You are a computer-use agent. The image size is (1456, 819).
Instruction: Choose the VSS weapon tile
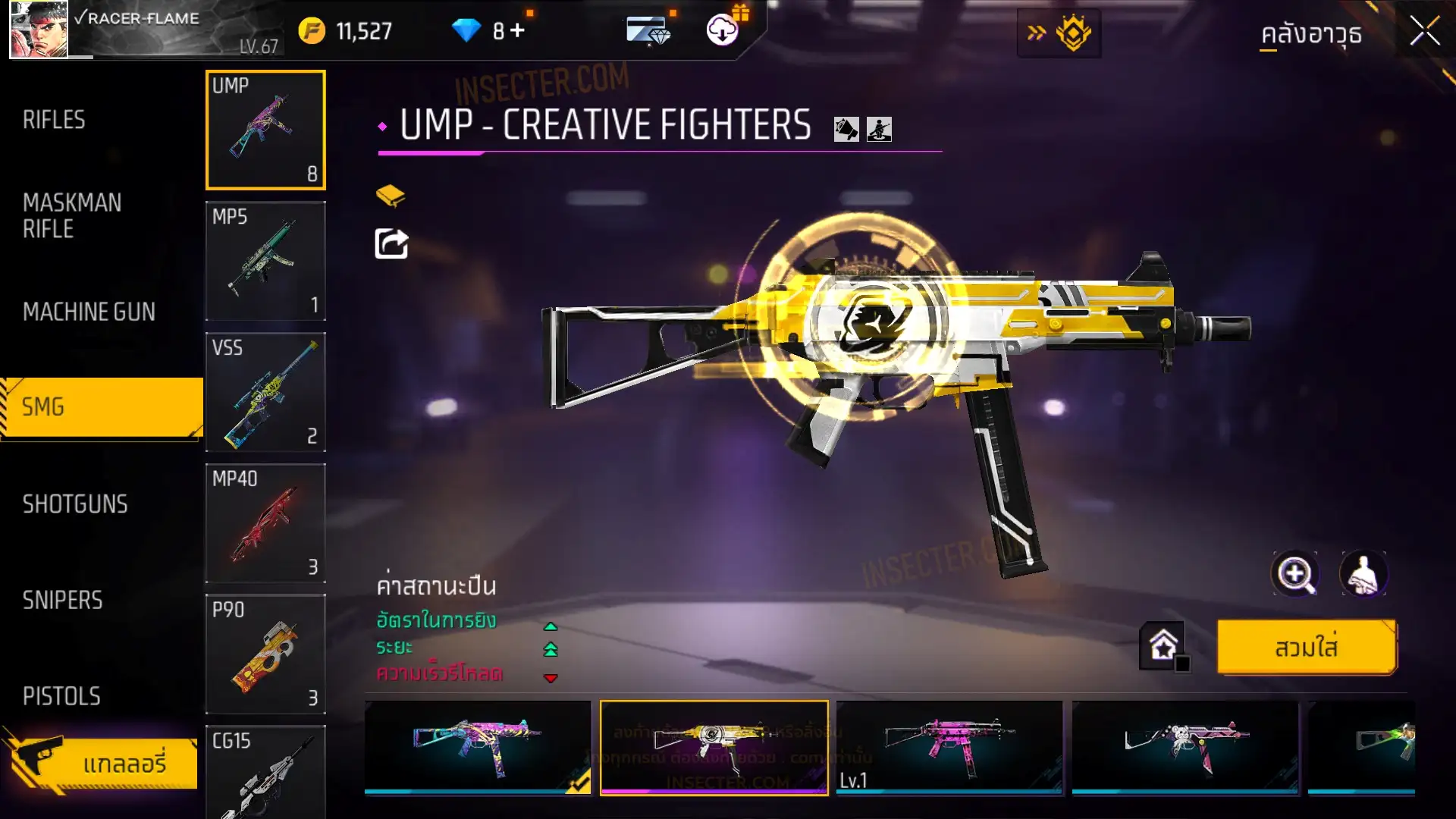click(x=265, y=392)
